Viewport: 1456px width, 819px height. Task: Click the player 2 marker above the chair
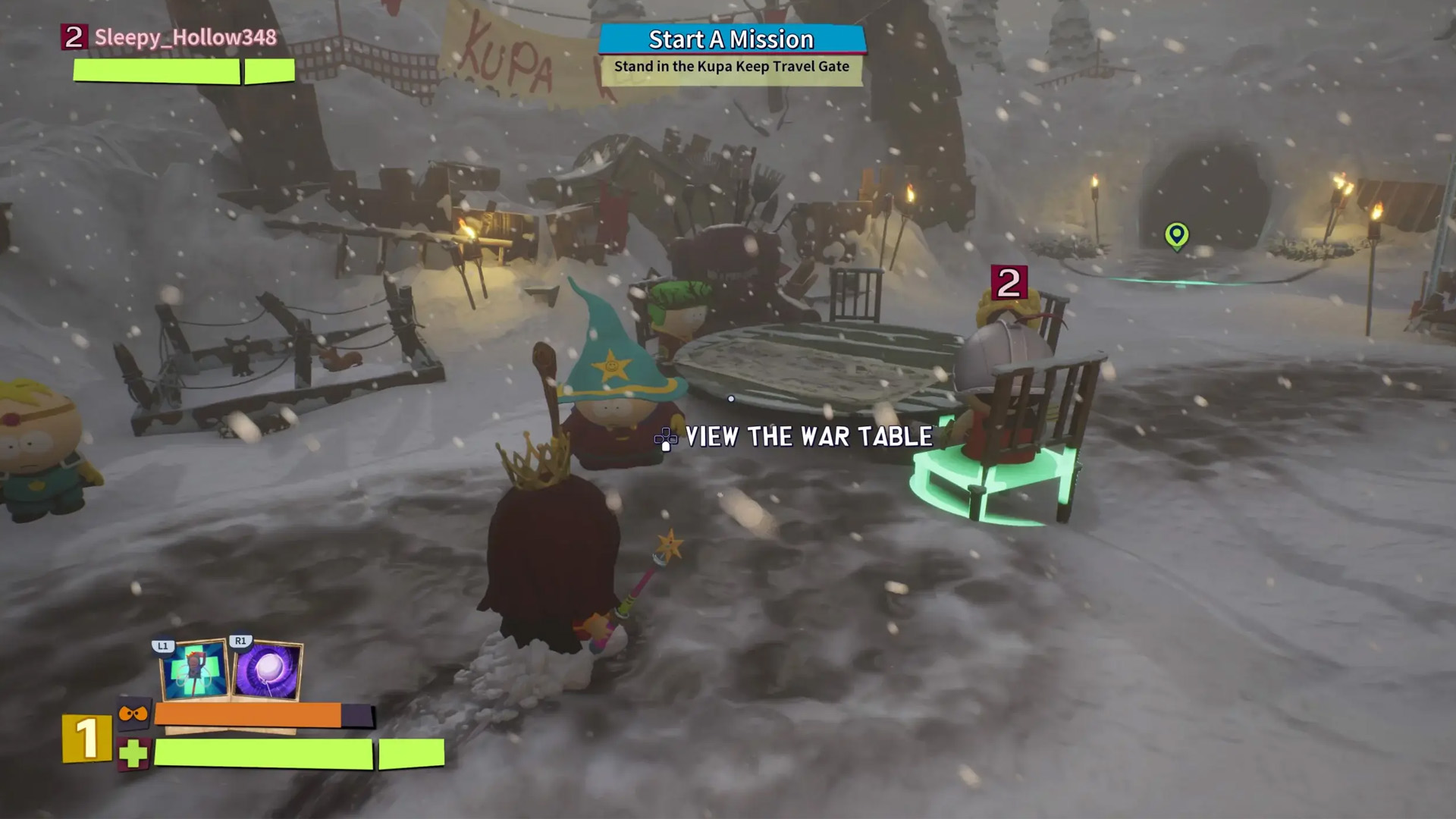click(x=1009, y=284)
